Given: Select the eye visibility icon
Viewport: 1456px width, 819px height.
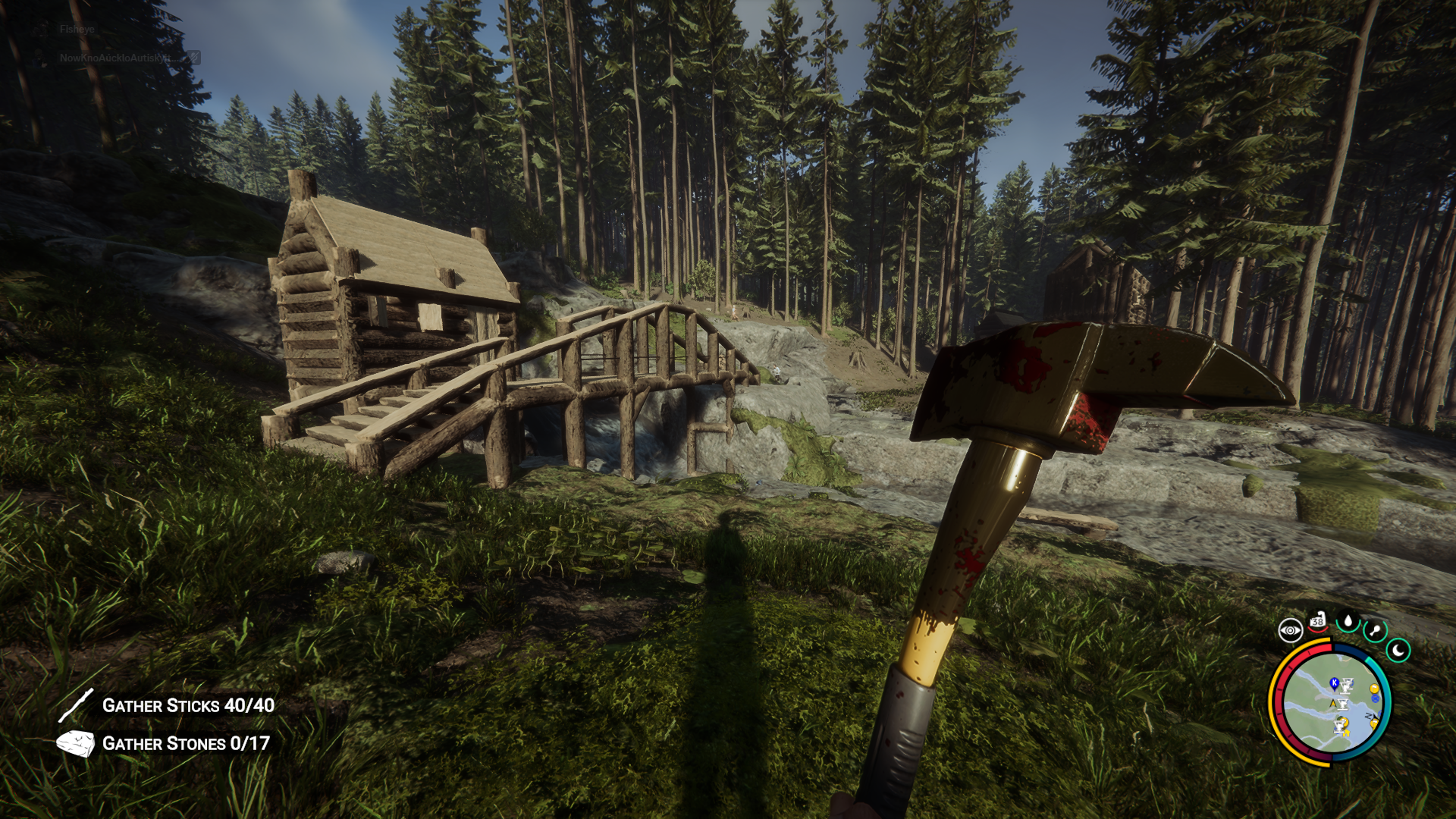Looking at the screenshot, I should [1290, 630].
